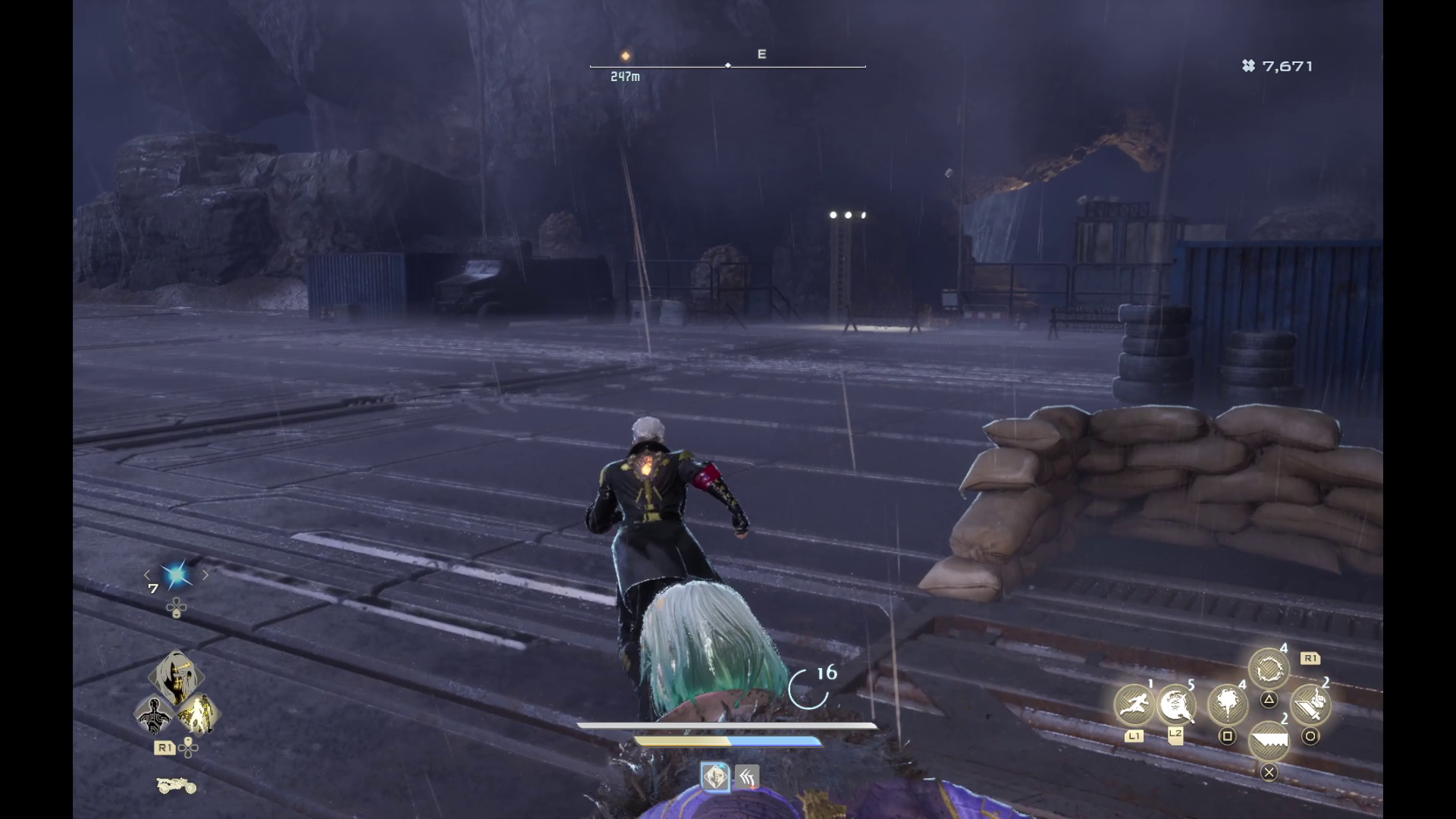Image resolution: width=1456 pixels, height=819 pixels.
Task: Select the claw slash status icon
Action: click(x=747, y=777)
